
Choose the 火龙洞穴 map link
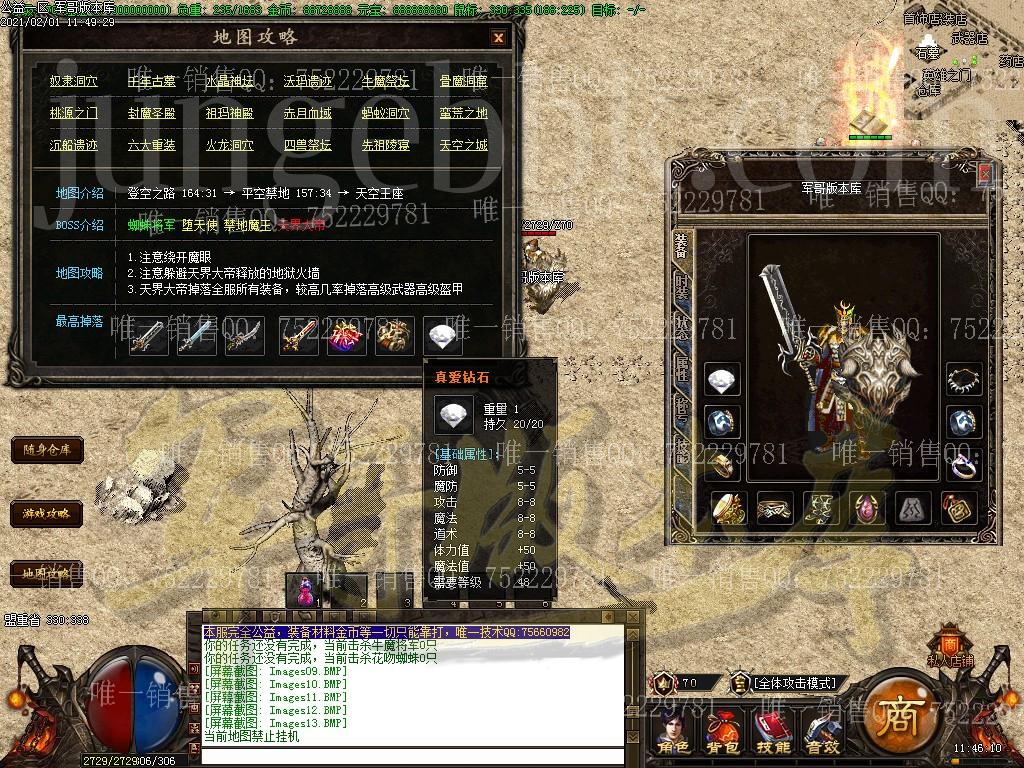[230, 145]
